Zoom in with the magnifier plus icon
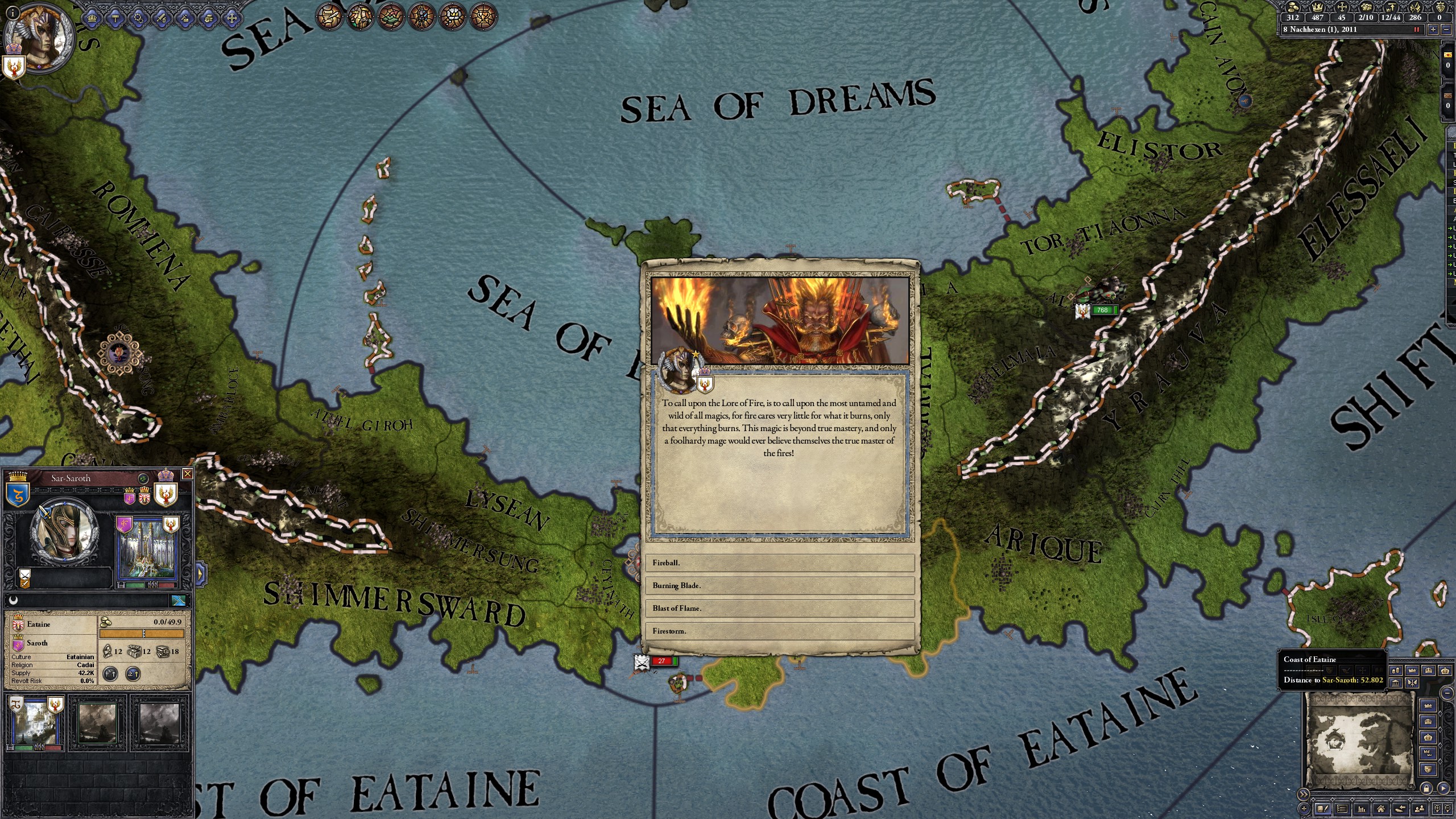 [1438, 809]
